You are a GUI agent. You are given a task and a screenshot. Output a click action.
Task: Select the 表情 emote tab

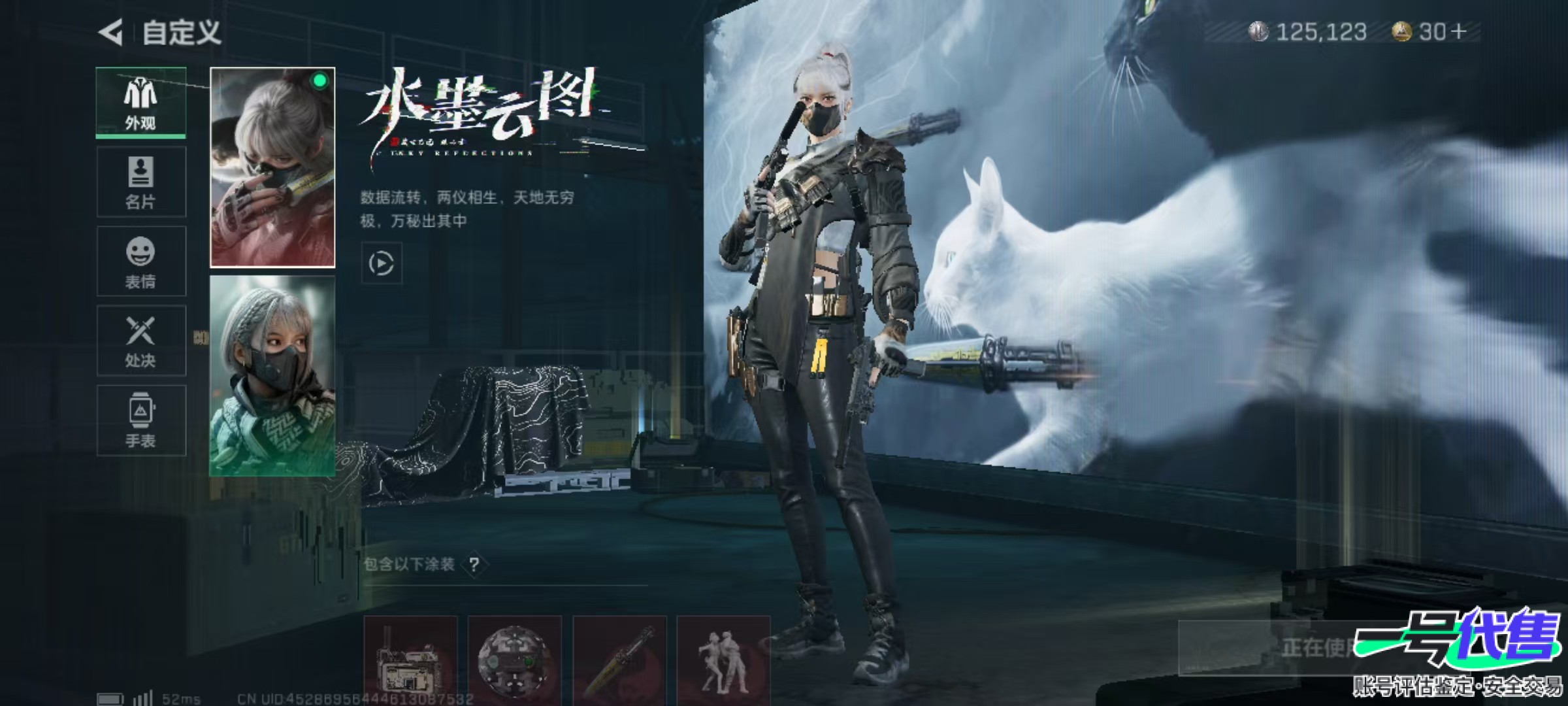pyautogui.click(x=140, y=261)
